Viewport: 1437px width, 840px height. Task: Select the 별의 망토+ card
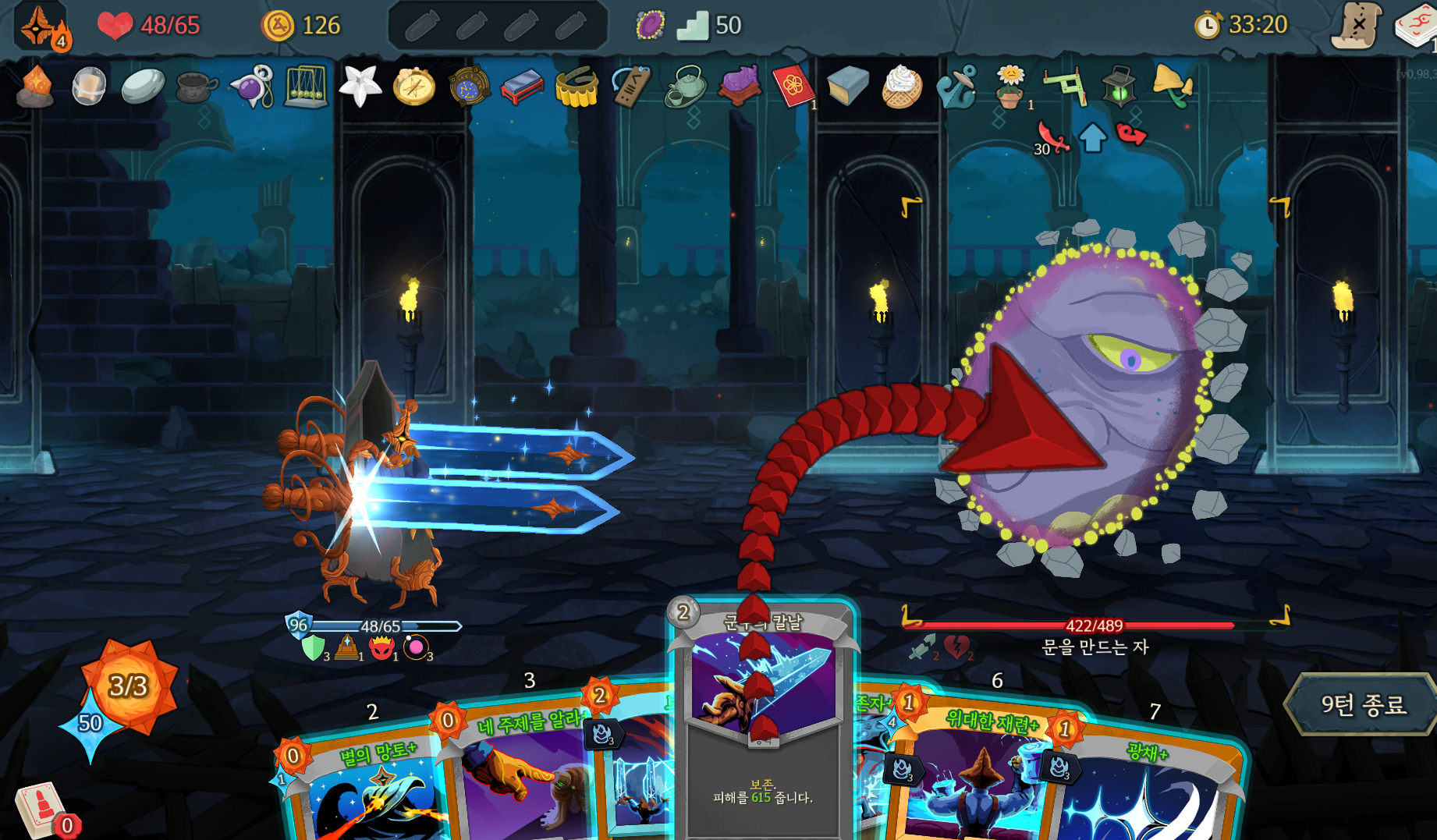pos(367,788)
